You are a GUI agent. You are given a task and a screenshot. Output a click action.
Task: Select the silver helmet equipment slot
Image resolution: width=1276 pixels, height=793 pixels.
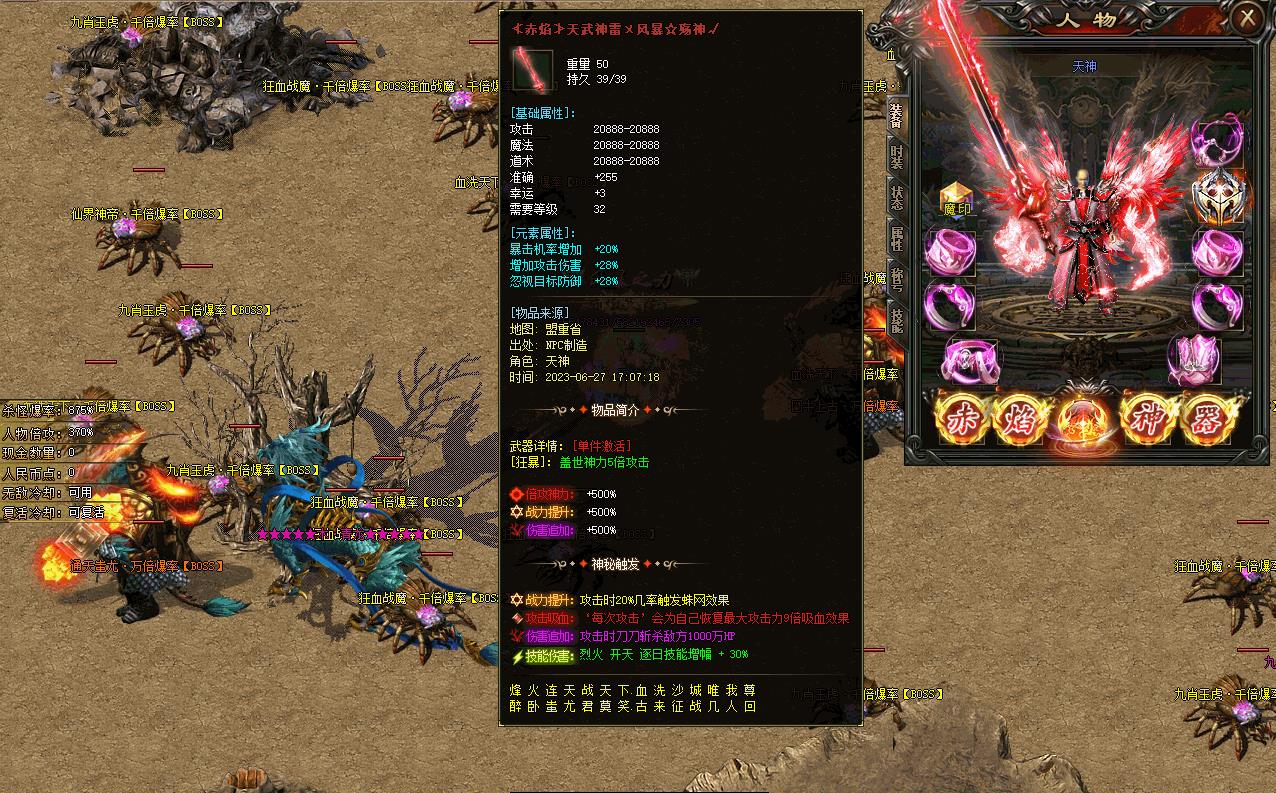[x=1218, y=196]
